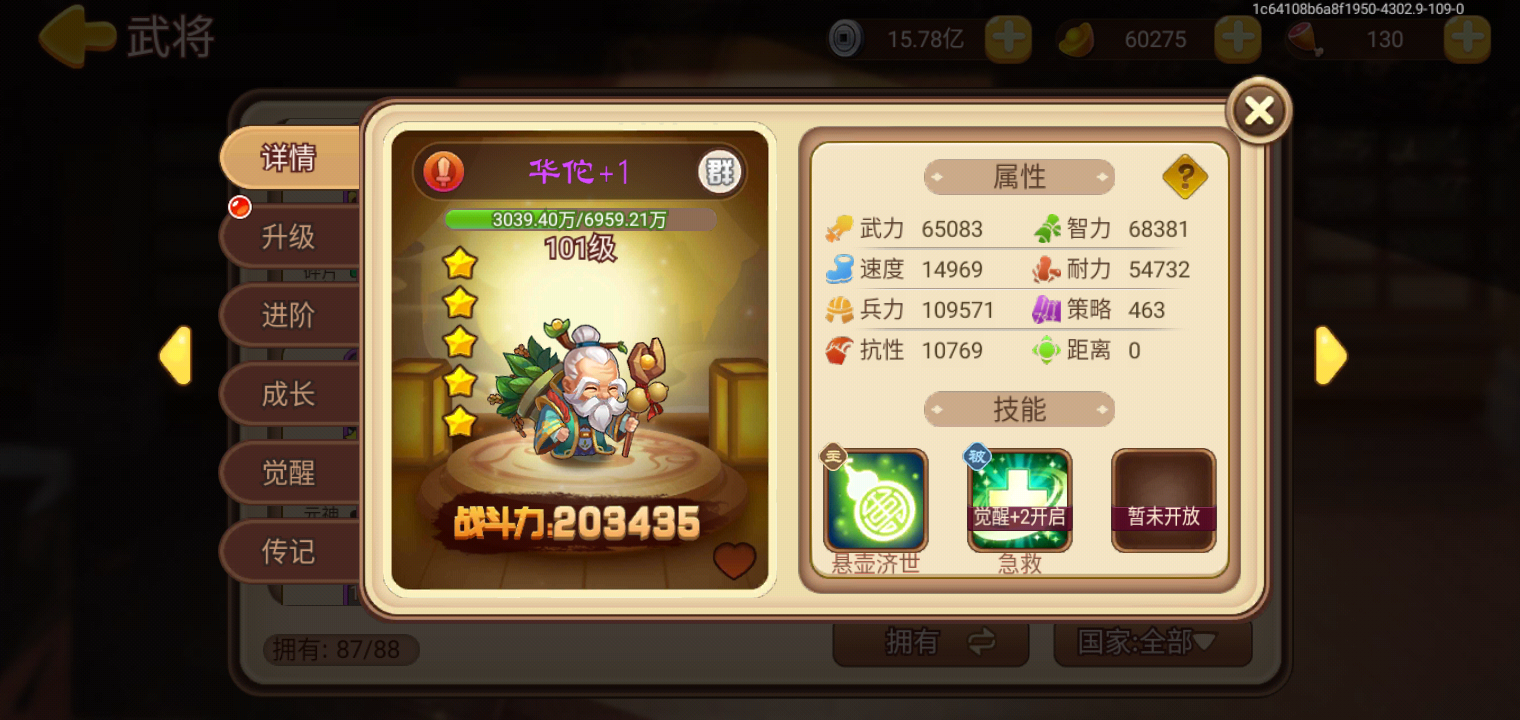Add copper coins via the plus icon

click(x=1008, y=39)
